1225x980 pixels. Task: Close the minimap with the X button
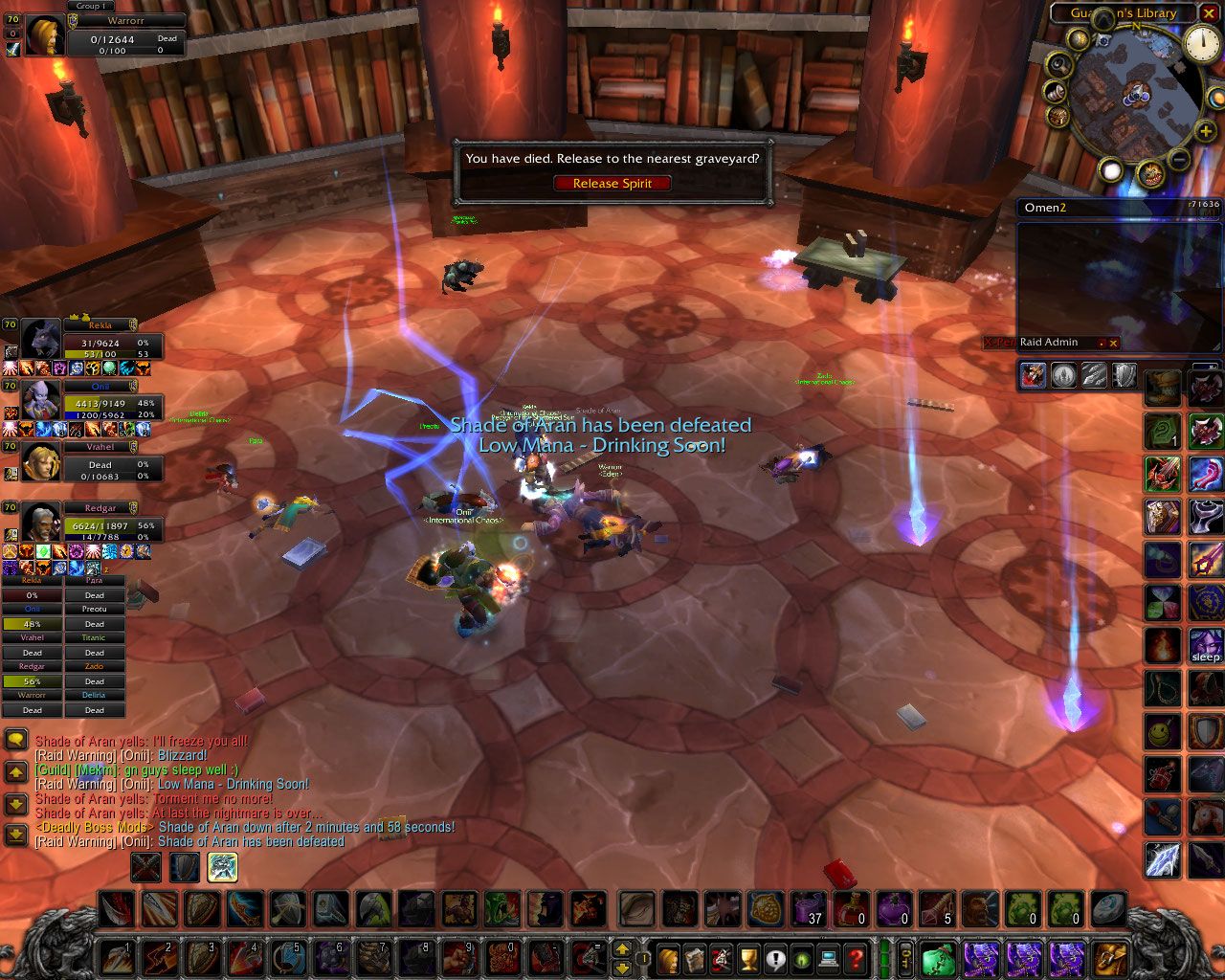(x=1208, y=12)
